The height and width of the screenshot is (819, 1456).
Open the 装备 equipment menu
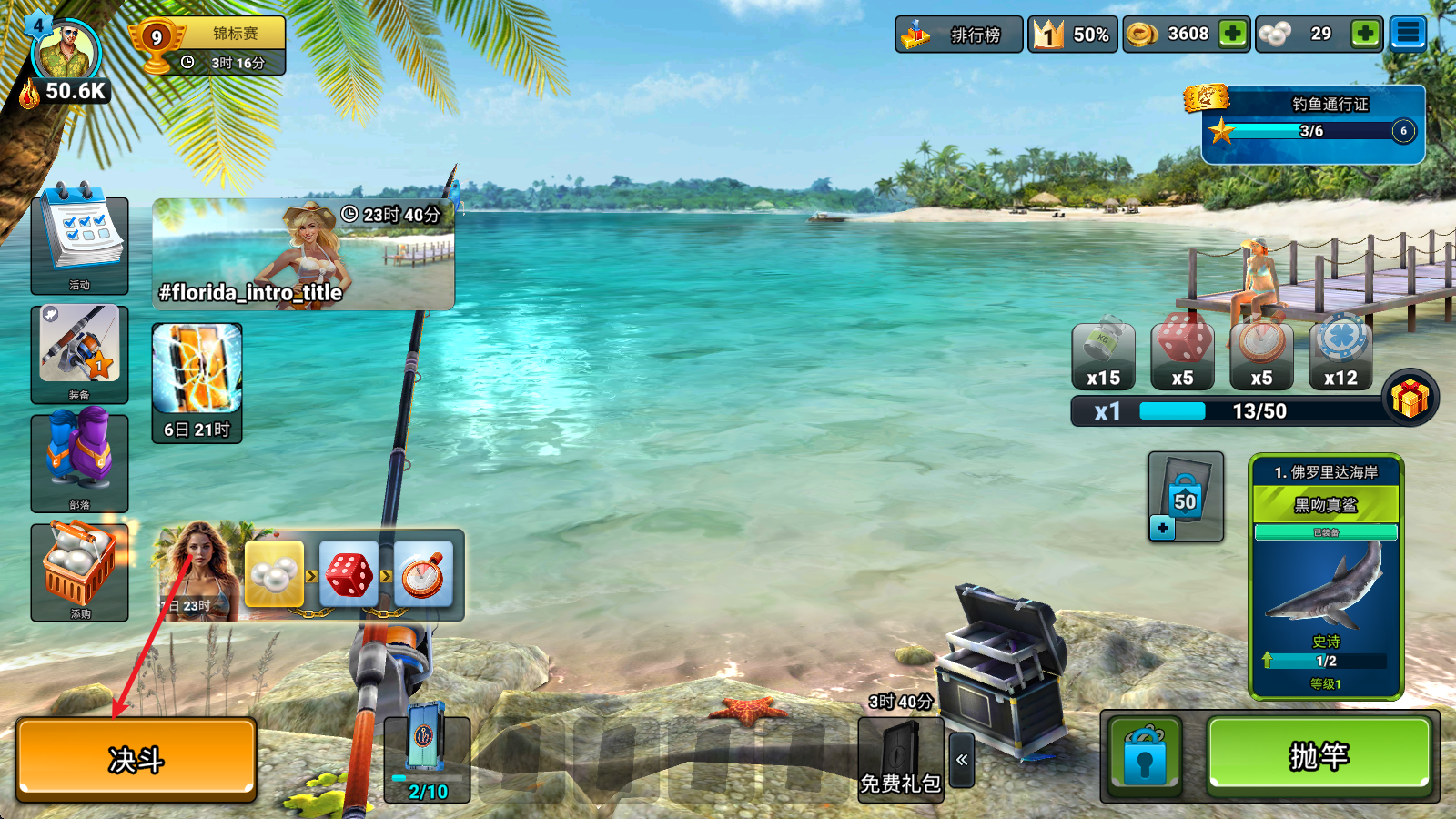click(80, 353)
